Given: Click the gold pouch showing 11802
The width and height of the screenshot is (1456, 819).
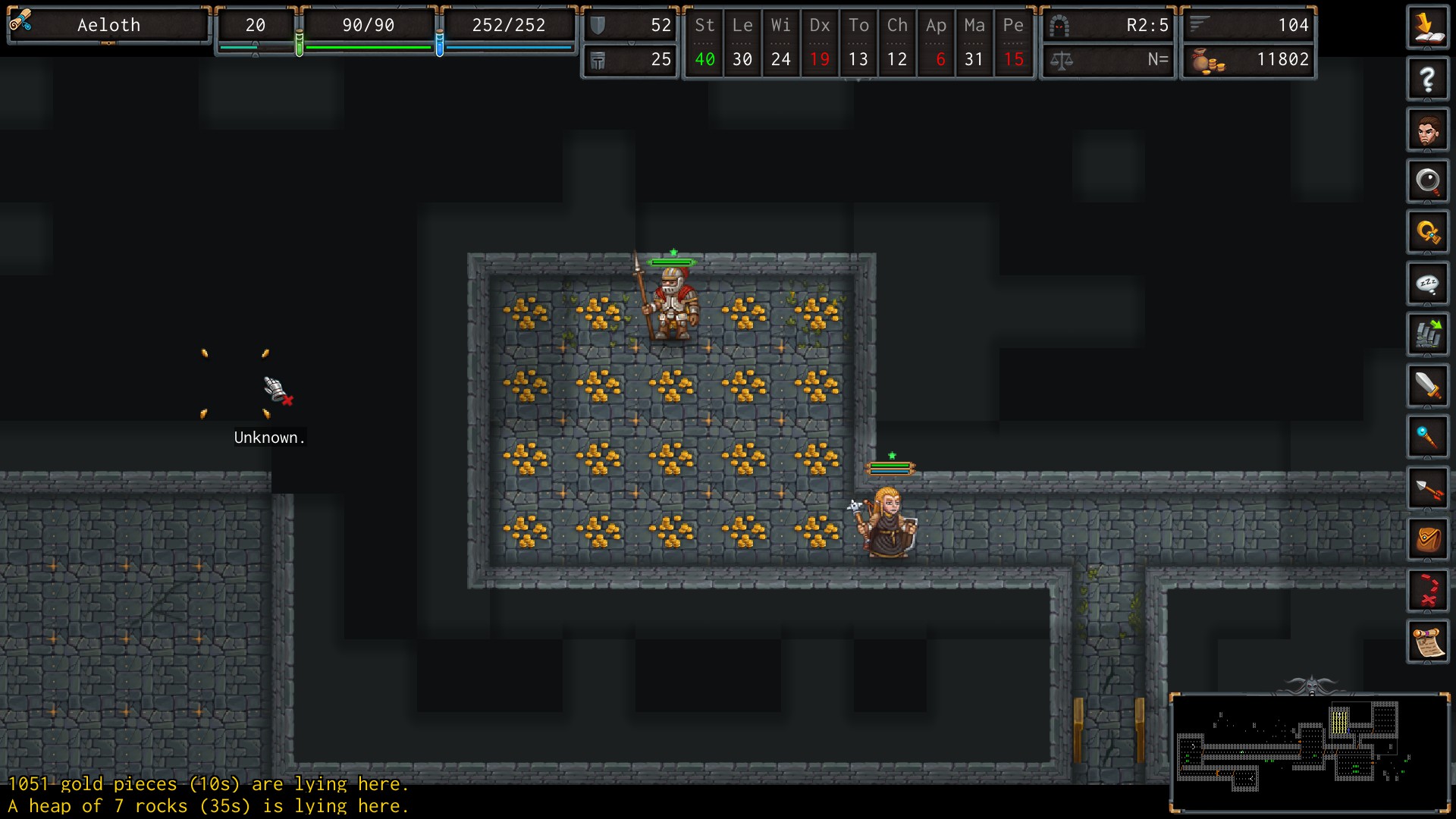Looking at the screenshot, I should (1247, 60).
